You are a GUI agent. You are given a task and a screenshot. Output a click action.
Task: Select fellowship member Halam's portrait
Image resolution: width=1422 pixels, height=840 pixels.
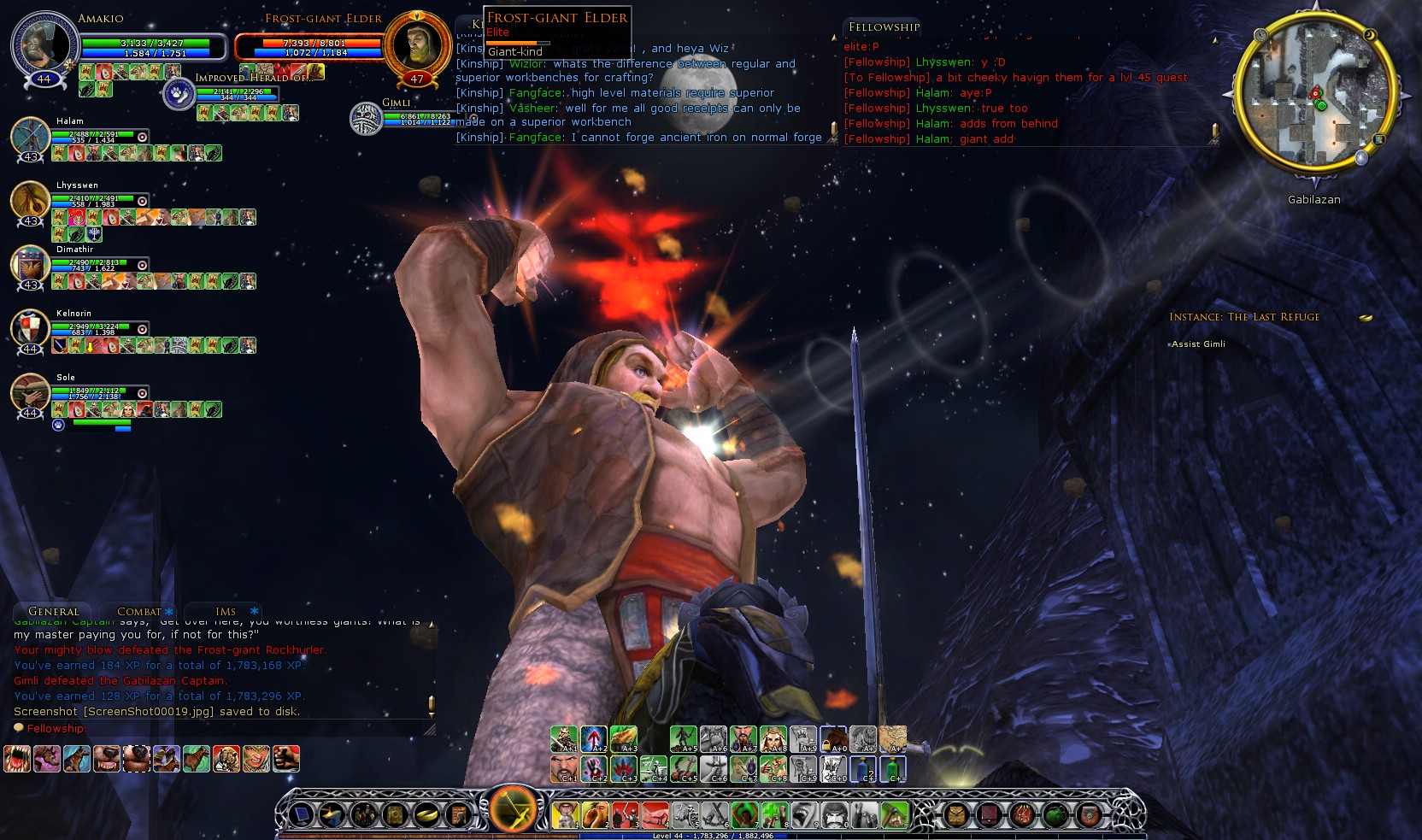tap(31, 137)
